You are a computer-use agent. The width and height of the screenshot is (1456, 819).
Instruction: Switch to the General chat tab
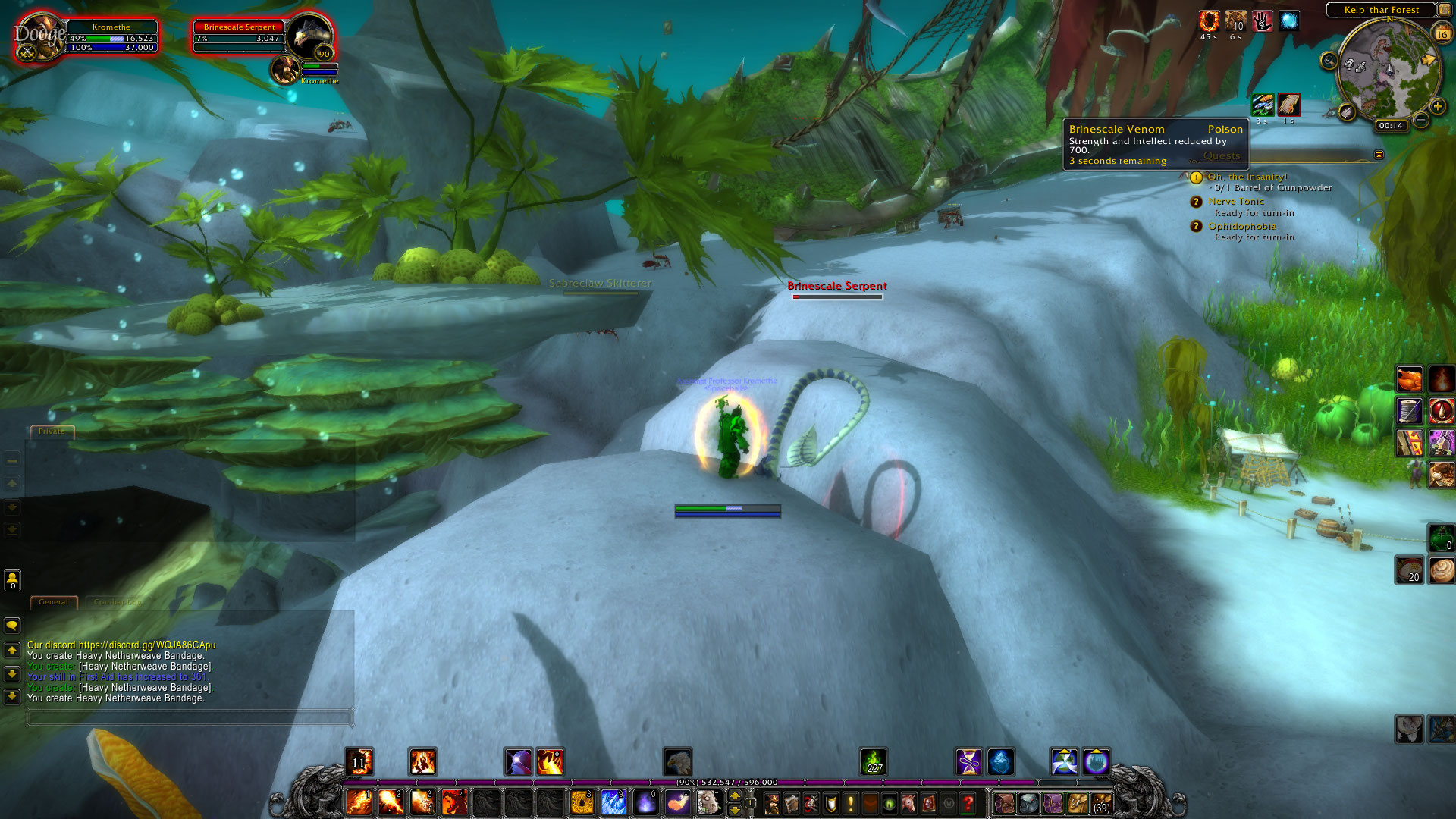click(x=53, y=602)
